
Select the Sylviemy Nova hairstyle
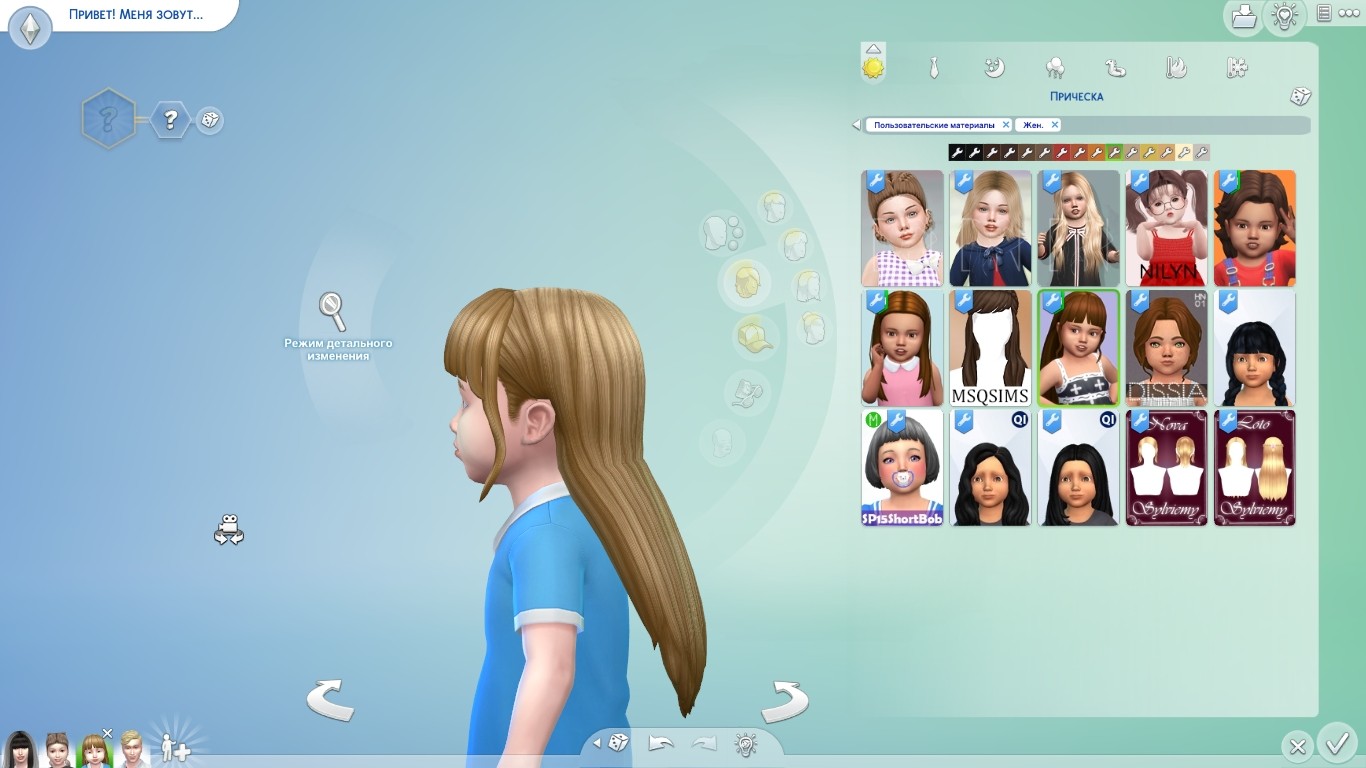1166,468
